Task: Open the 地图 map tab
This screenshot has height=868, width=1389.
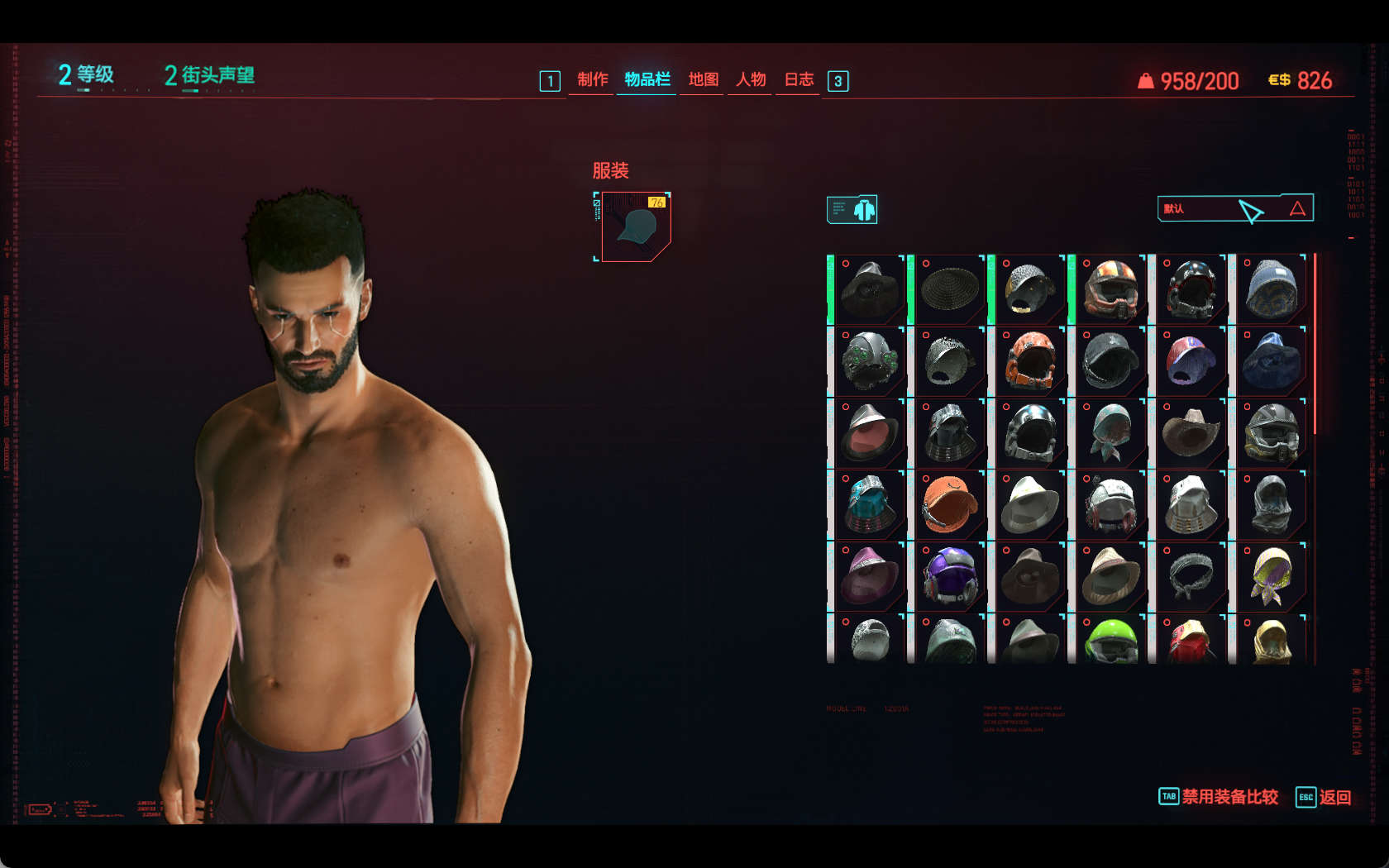Action: point(703,79)
